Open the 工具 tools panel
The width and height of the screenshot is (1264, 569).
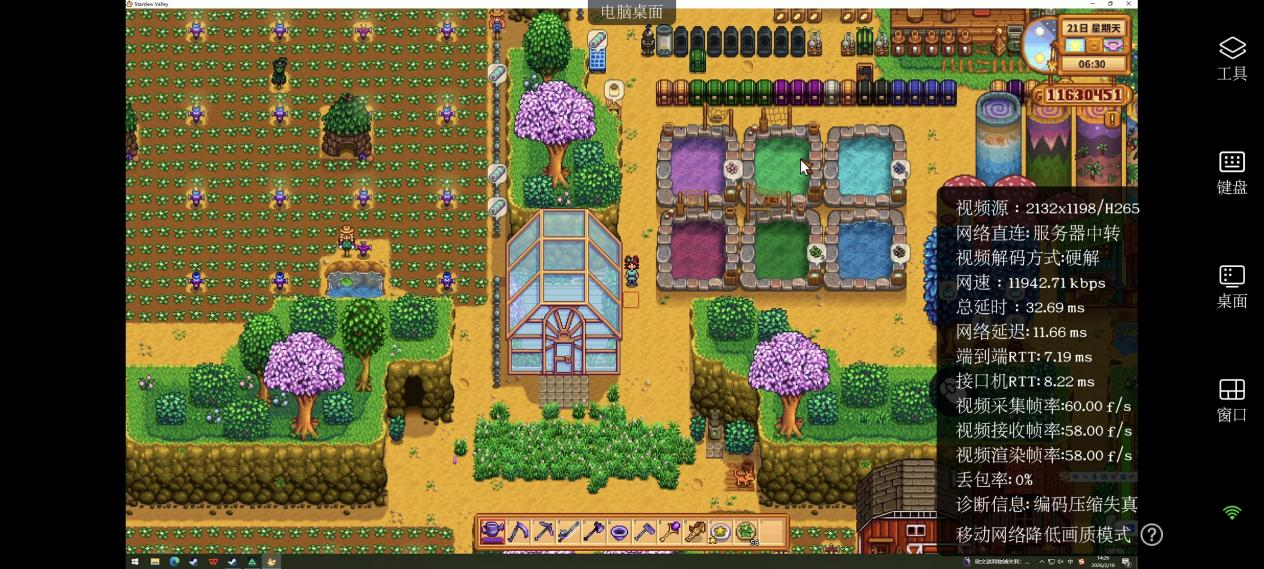(x=1232, y=58)
